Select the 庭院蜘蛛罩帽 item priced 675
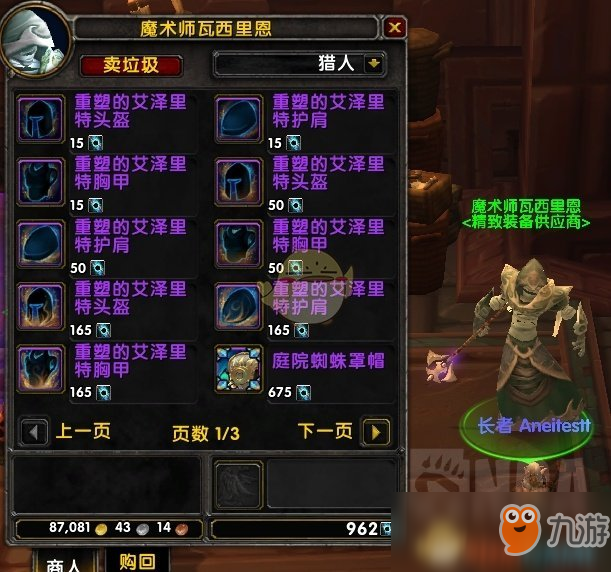 [238, 366]
